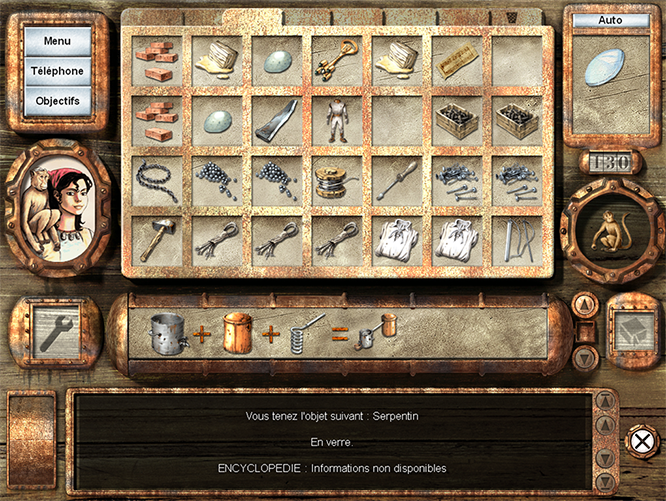Show the Objectifs list
Screen dimensions: 666x501
point(57,101)
